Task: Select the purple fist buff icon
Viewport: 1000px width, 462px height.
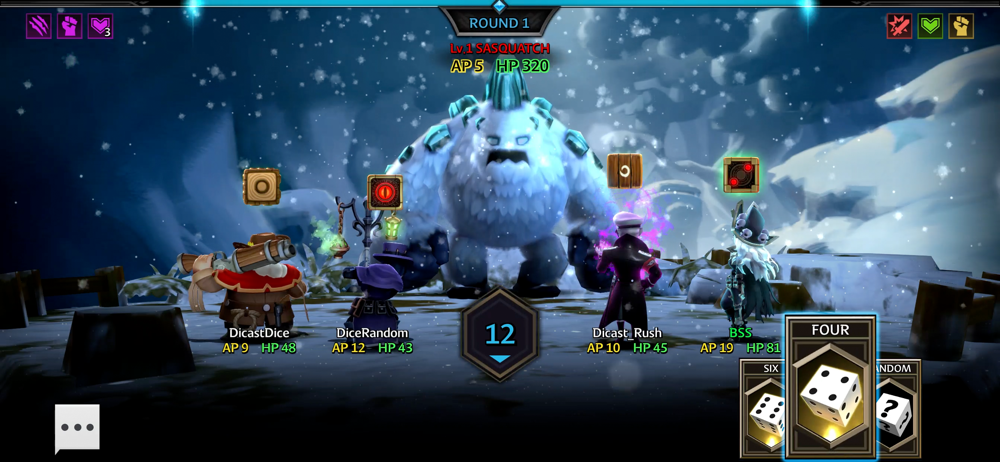Action: (70, 26)
